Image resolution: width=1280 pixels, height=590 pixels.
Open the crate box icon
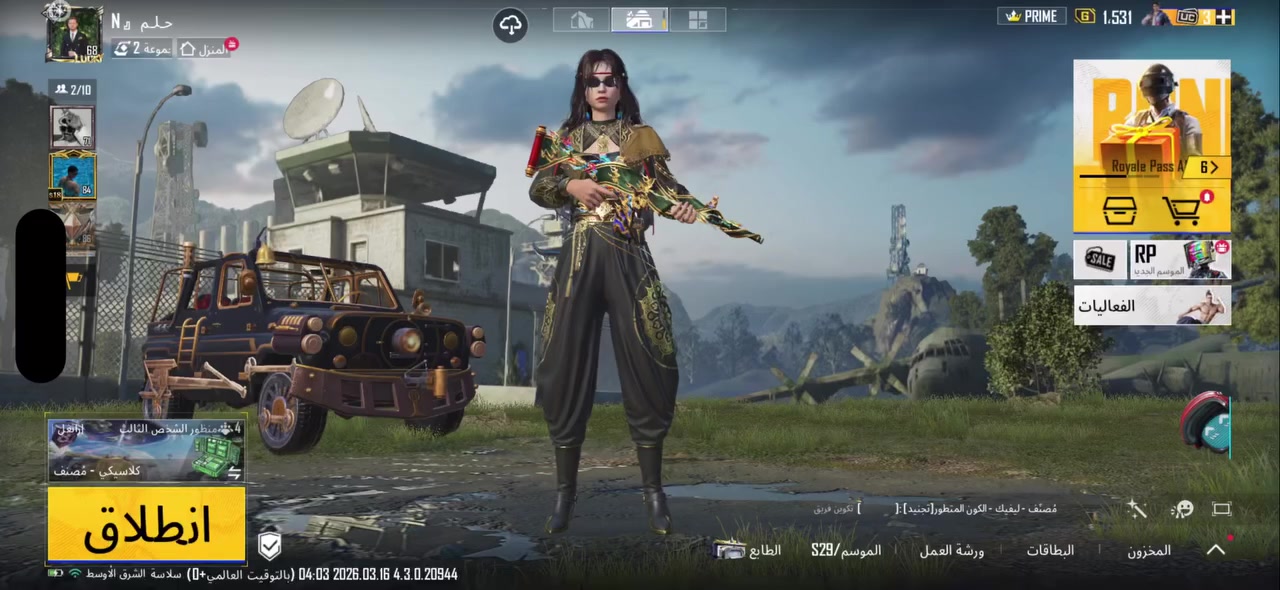click(1119, 210)
